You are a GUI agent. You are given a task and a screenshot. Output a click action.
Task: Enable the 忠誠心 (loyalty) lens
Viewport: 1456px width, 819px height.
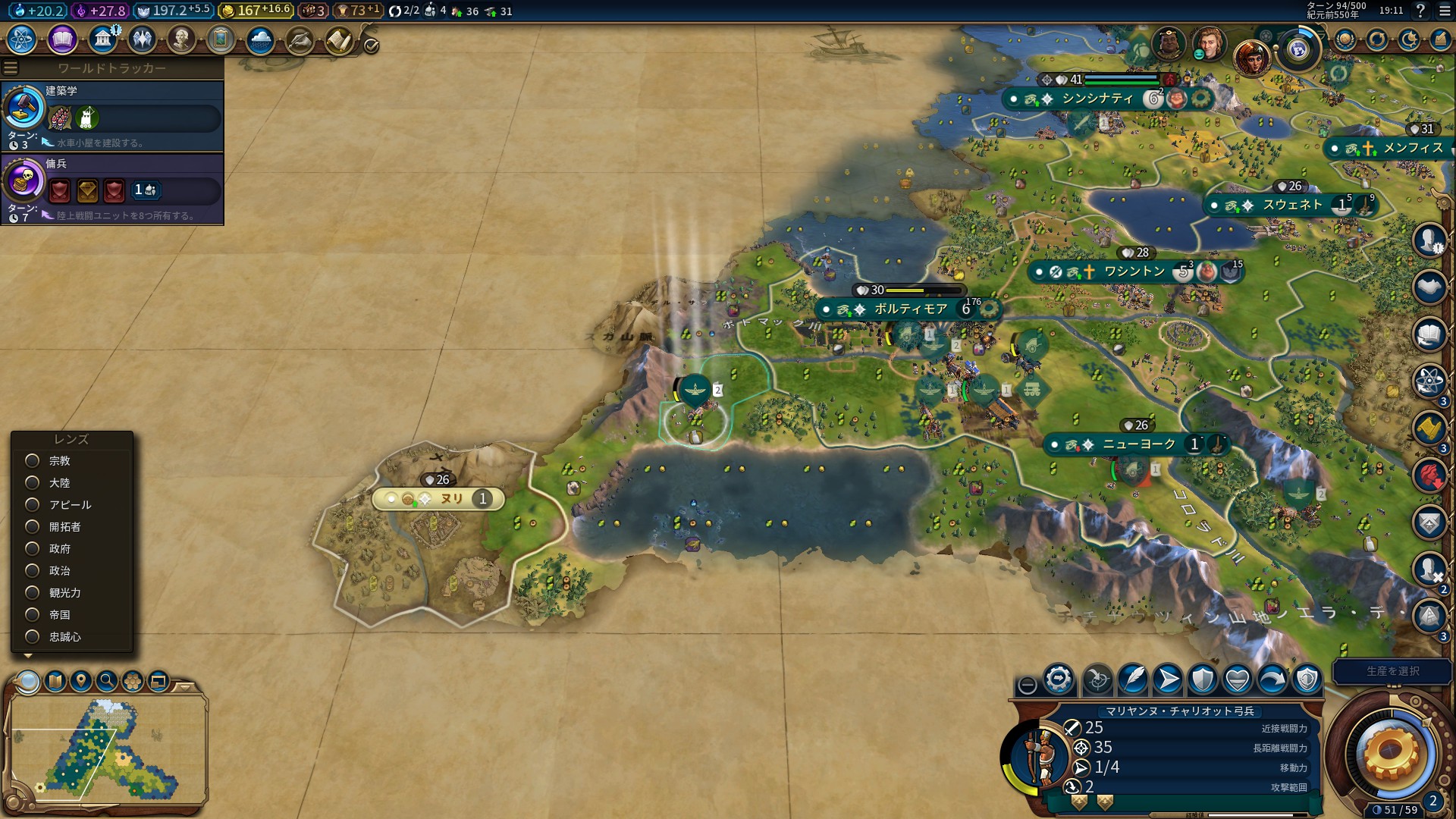click(x=33, y=637)
